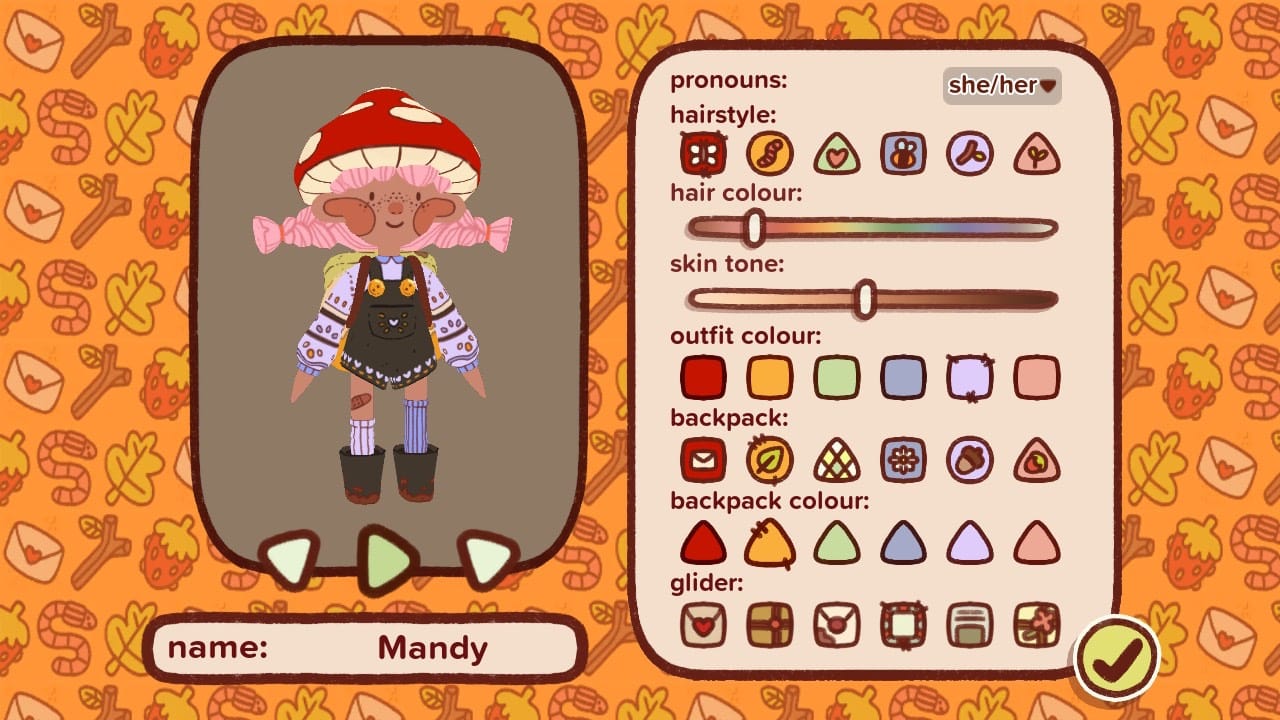Viewport: 1280px width, 720px height.
Task: Click the middle dark green arrow
Action: pos(388,559)
